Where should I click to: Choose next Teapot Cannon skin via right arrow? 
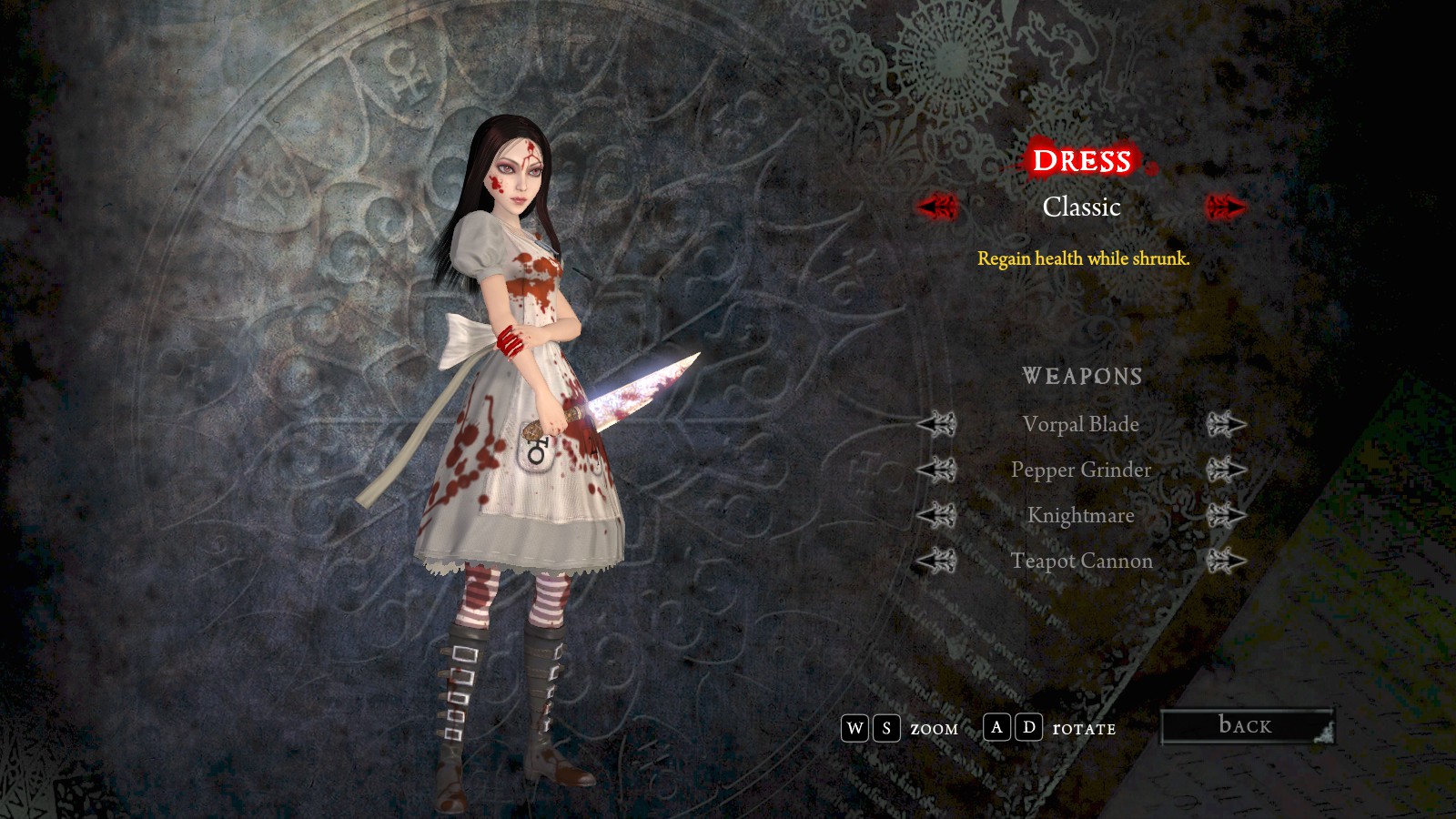tap(1225, 561)
